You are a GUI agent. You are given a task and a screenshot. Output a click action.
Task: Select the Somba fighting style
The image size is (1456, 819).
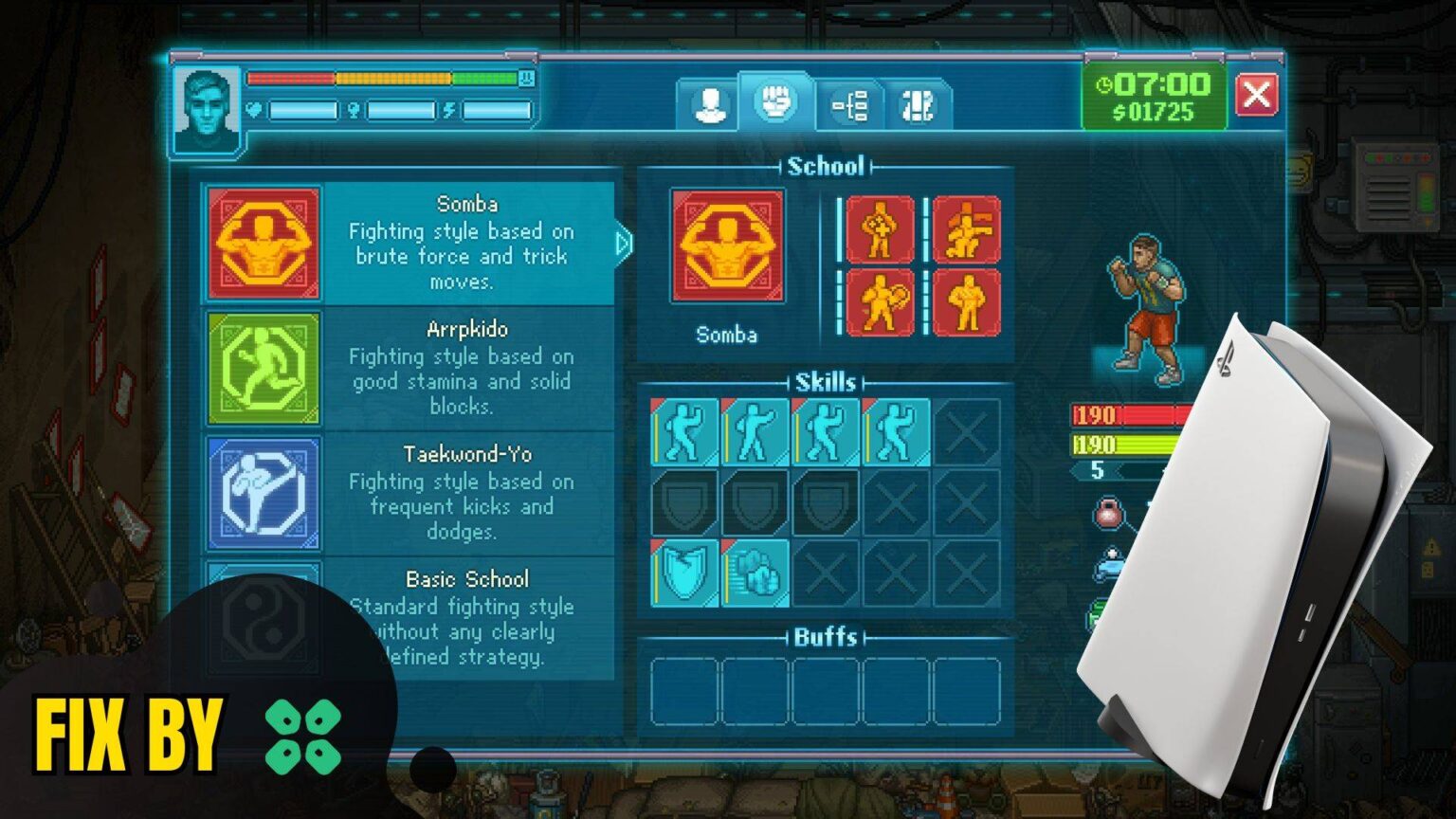pyautogui.click(x=409, y=244)
